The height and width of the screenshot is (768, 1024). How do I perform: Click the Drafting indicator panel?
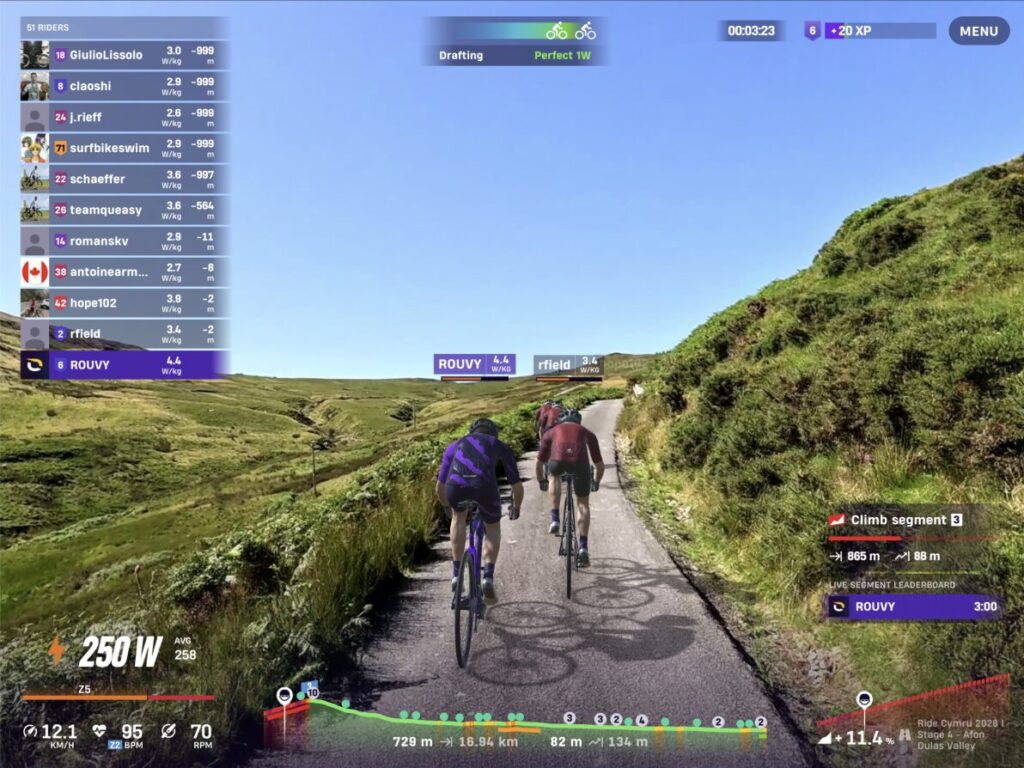coord(515,42)
